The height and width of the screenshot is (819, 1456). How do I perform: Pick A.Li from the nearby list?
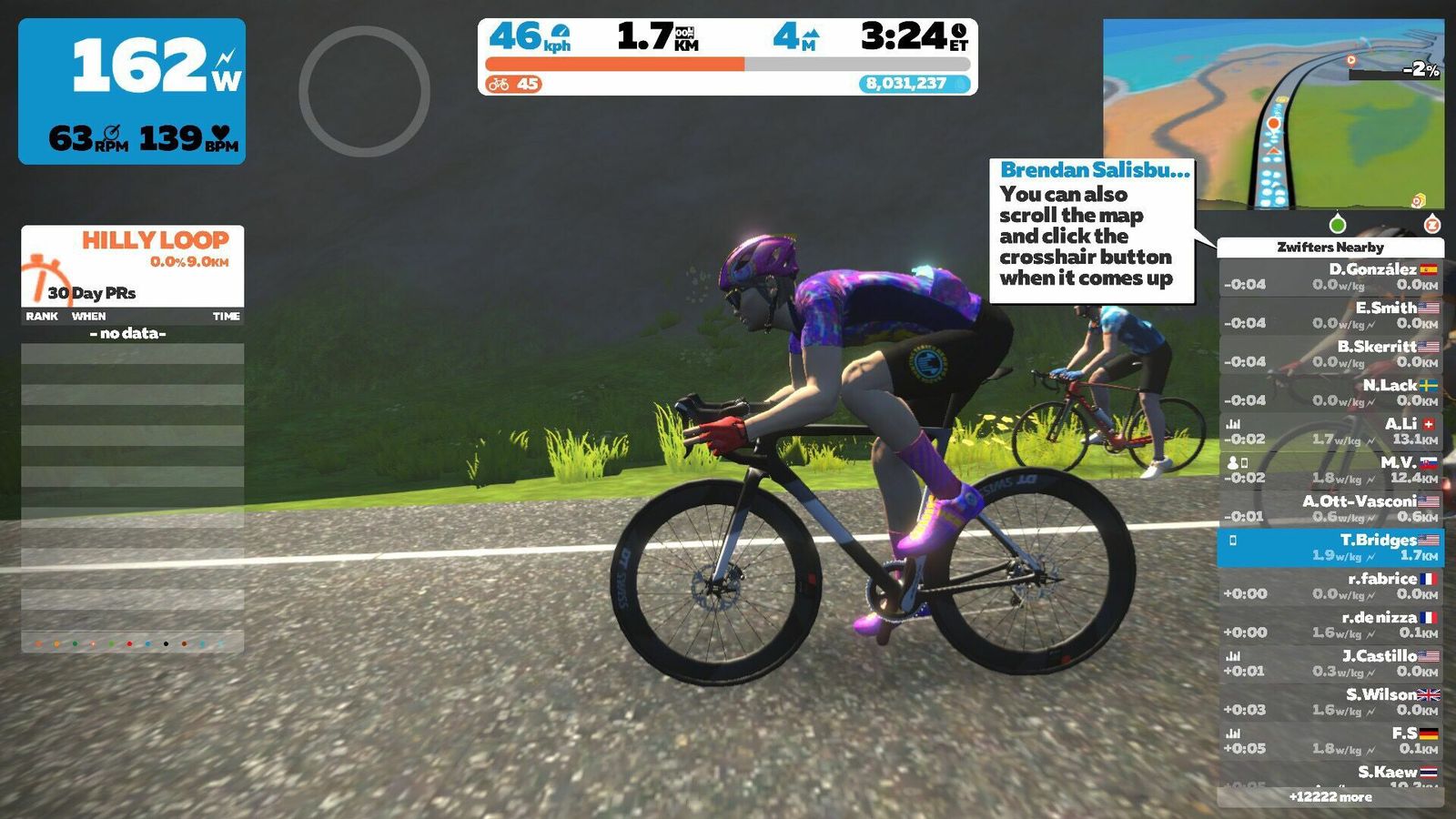click(x=1330, y=431)
